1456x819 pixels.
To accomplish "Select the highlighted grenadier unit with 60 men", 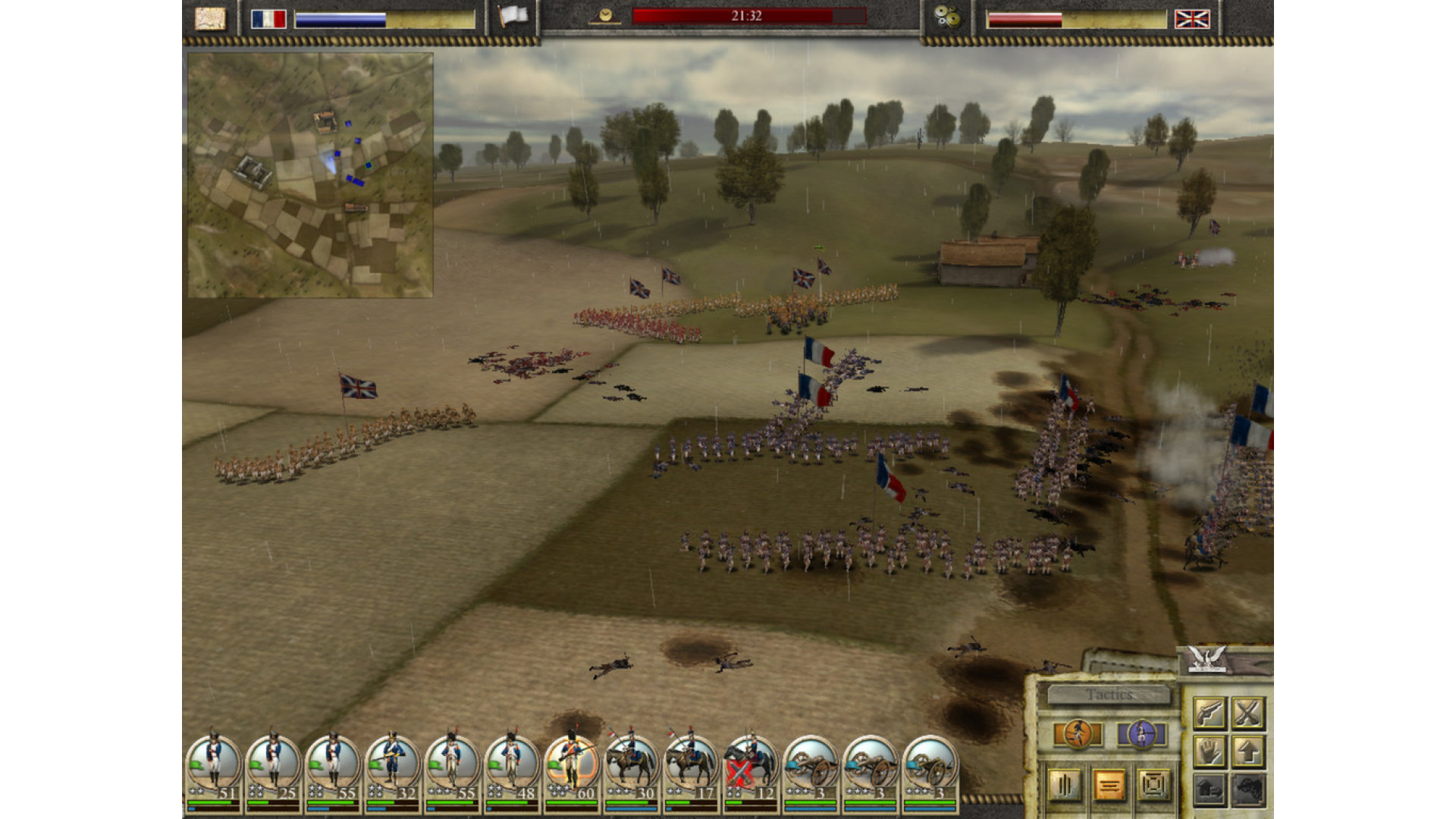I will (572, 766).
